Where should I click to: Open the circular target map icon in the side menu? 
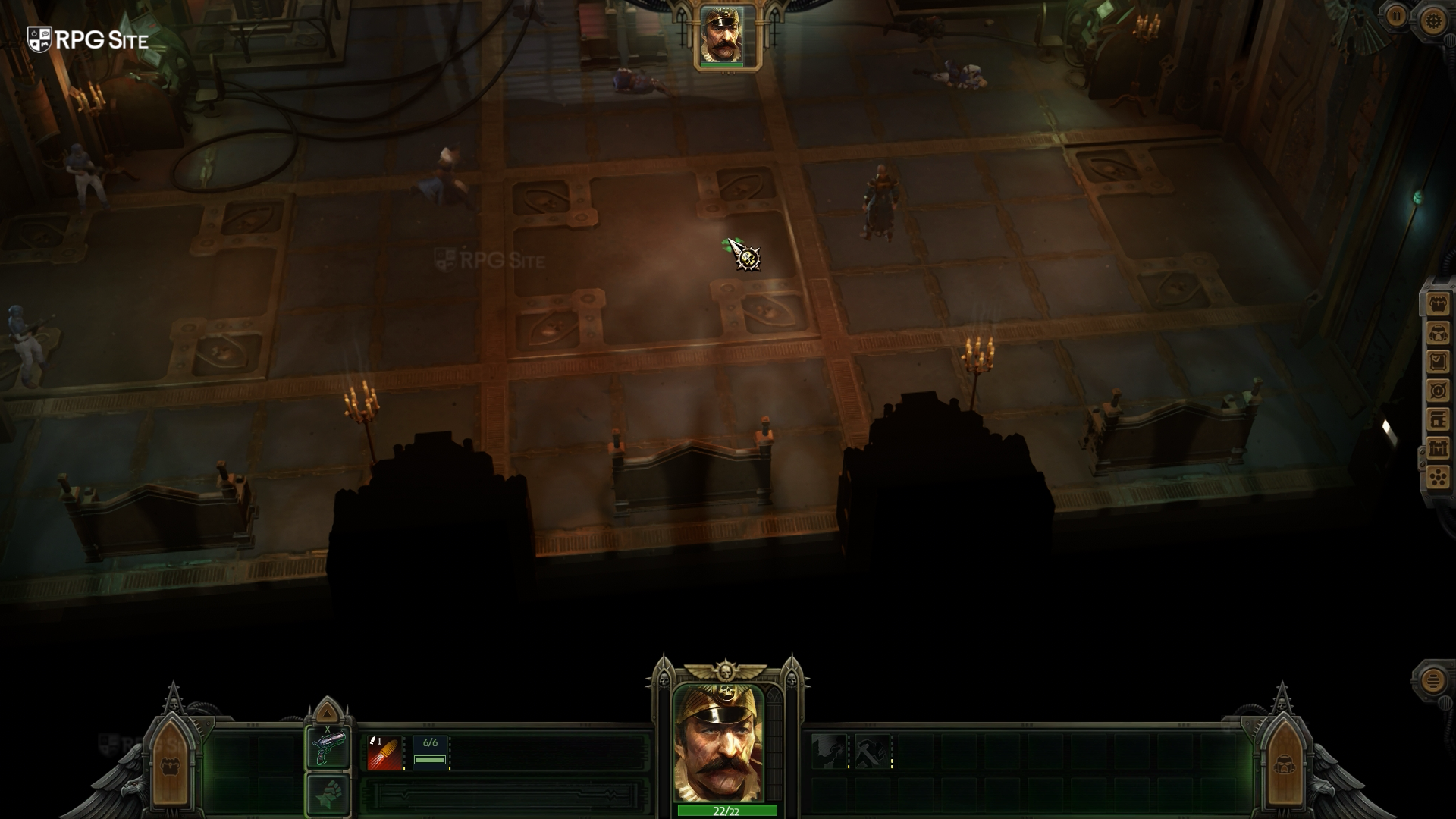(x=1438, y=391)
